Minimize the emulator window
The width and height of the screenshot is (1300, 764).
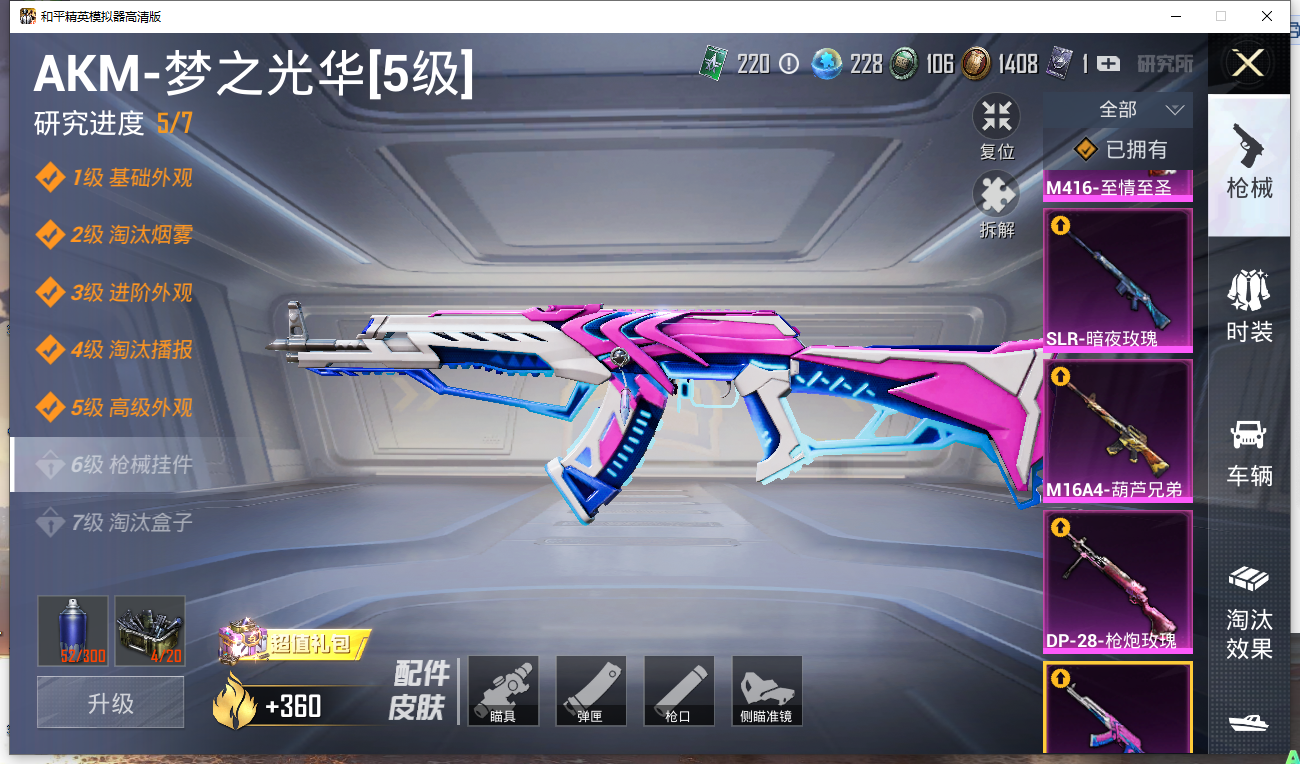click(x=1177, y=16)
